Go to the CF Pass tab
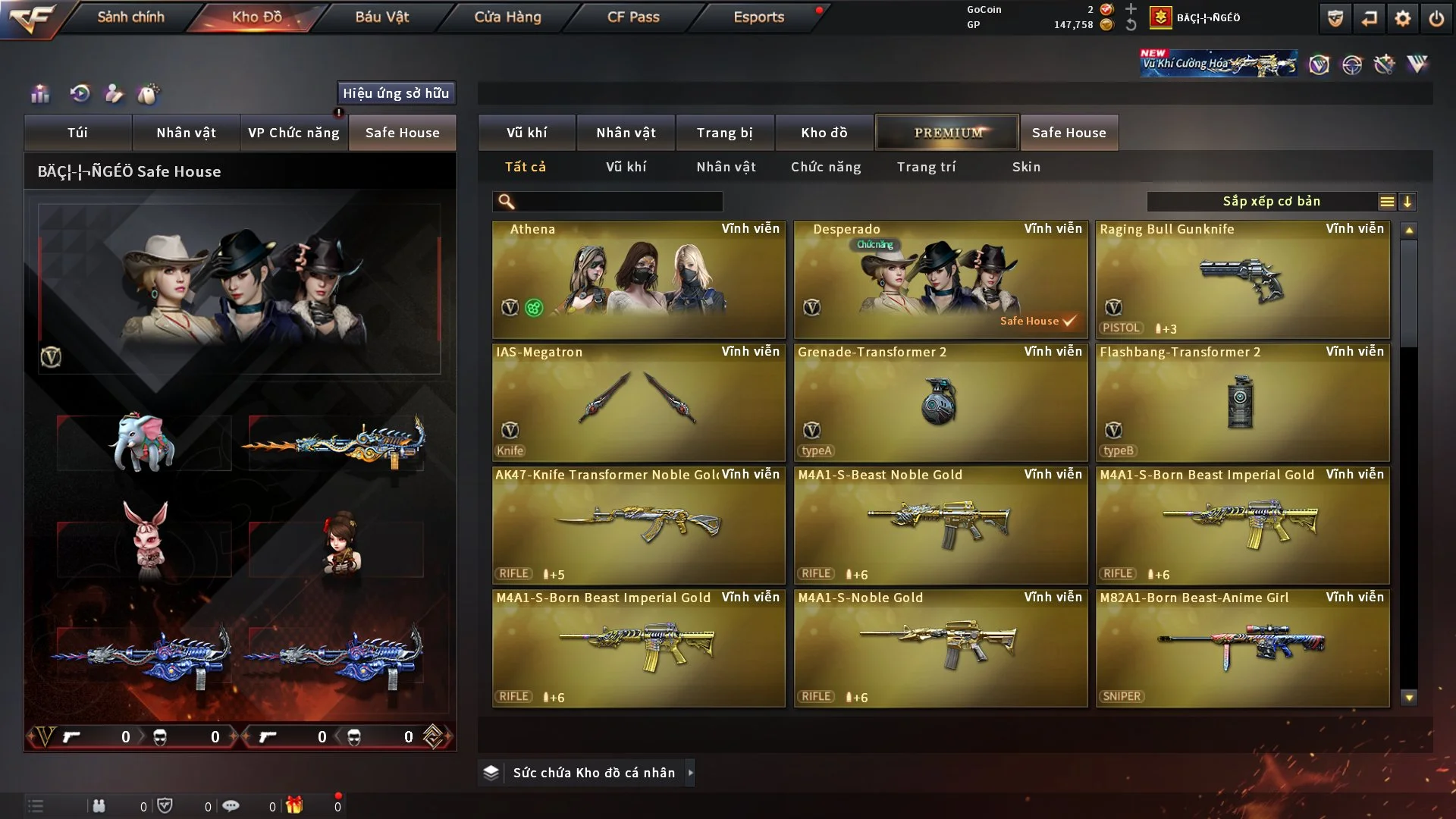Image resolution: width=1456 pixels, height=819 pixels. pyautogui.click(x=633, y=17)
